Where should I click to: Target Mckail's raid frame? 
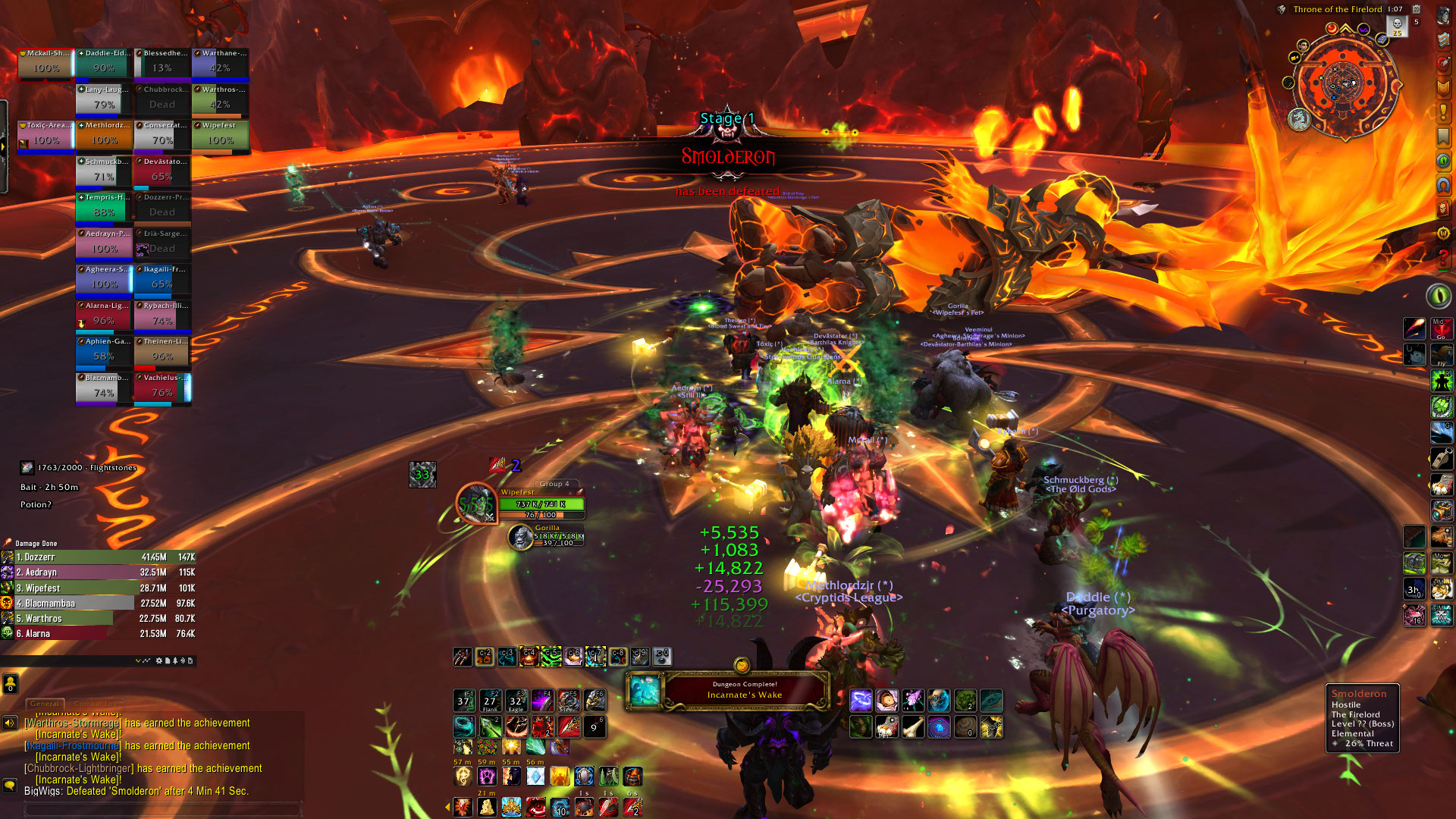[x=45, y=64]
